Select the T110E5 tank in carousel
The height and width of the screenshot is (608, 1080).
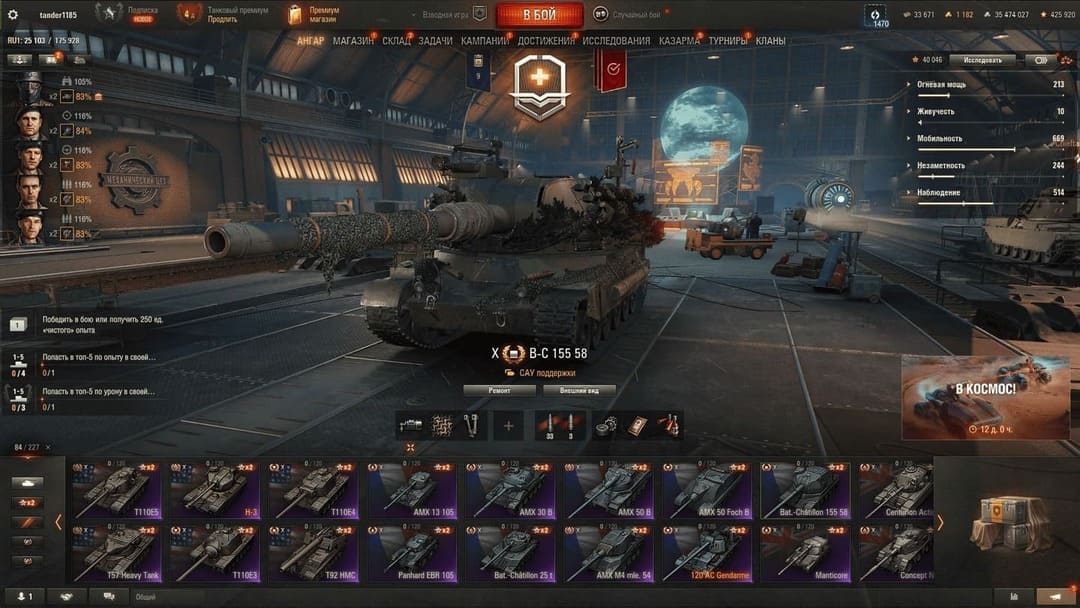pos(116,490)
